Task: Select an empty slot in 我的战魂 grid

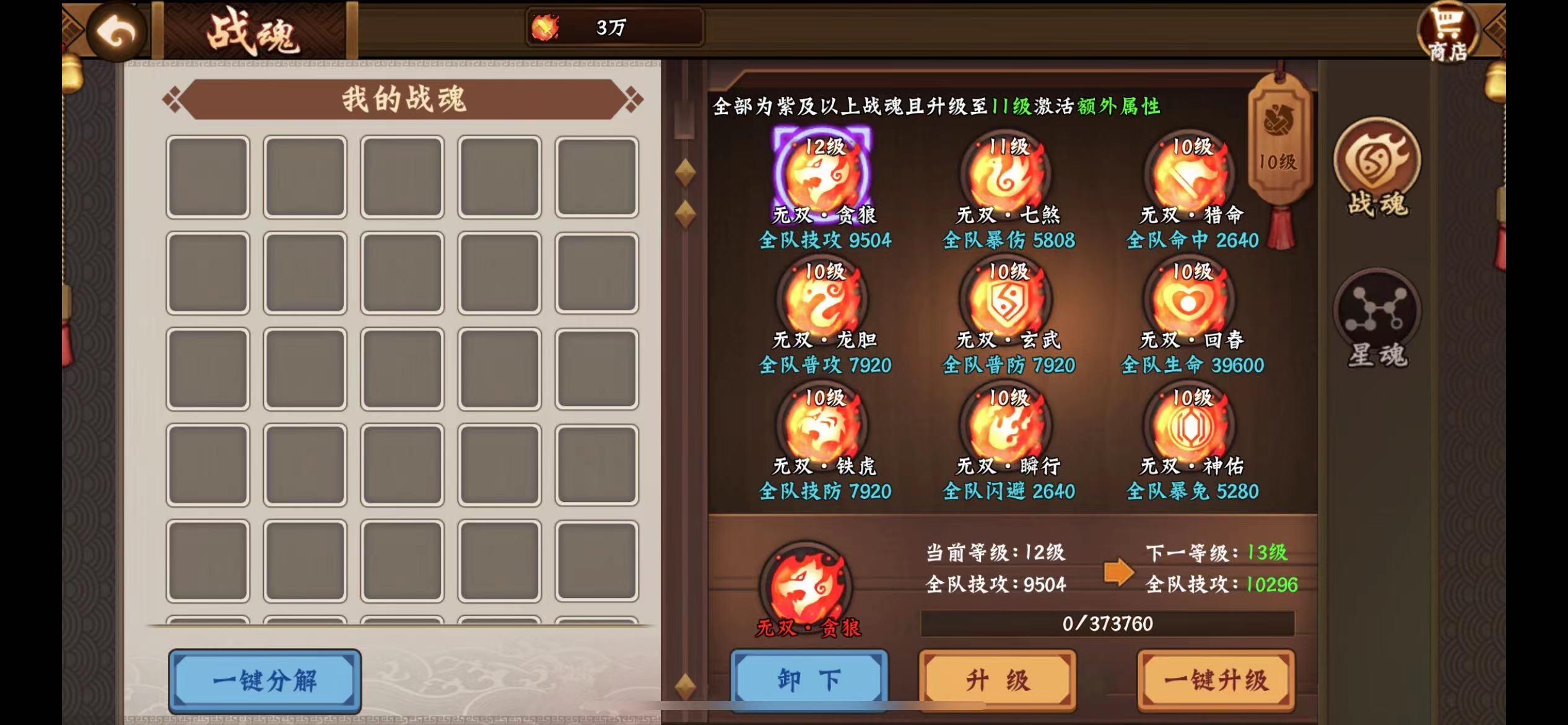Action: [x=209, y=175]
